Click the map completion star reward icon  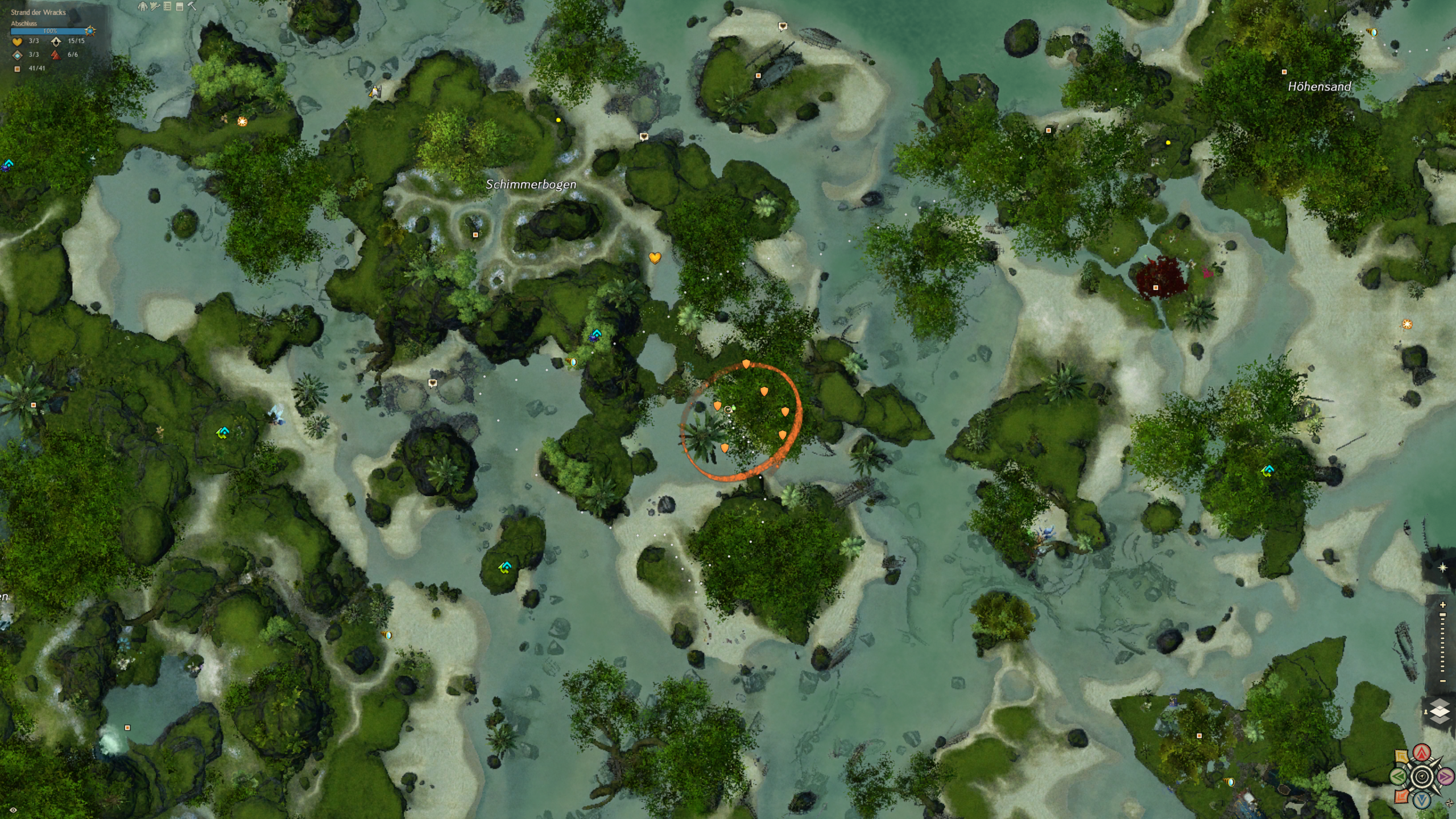[90, 31]
